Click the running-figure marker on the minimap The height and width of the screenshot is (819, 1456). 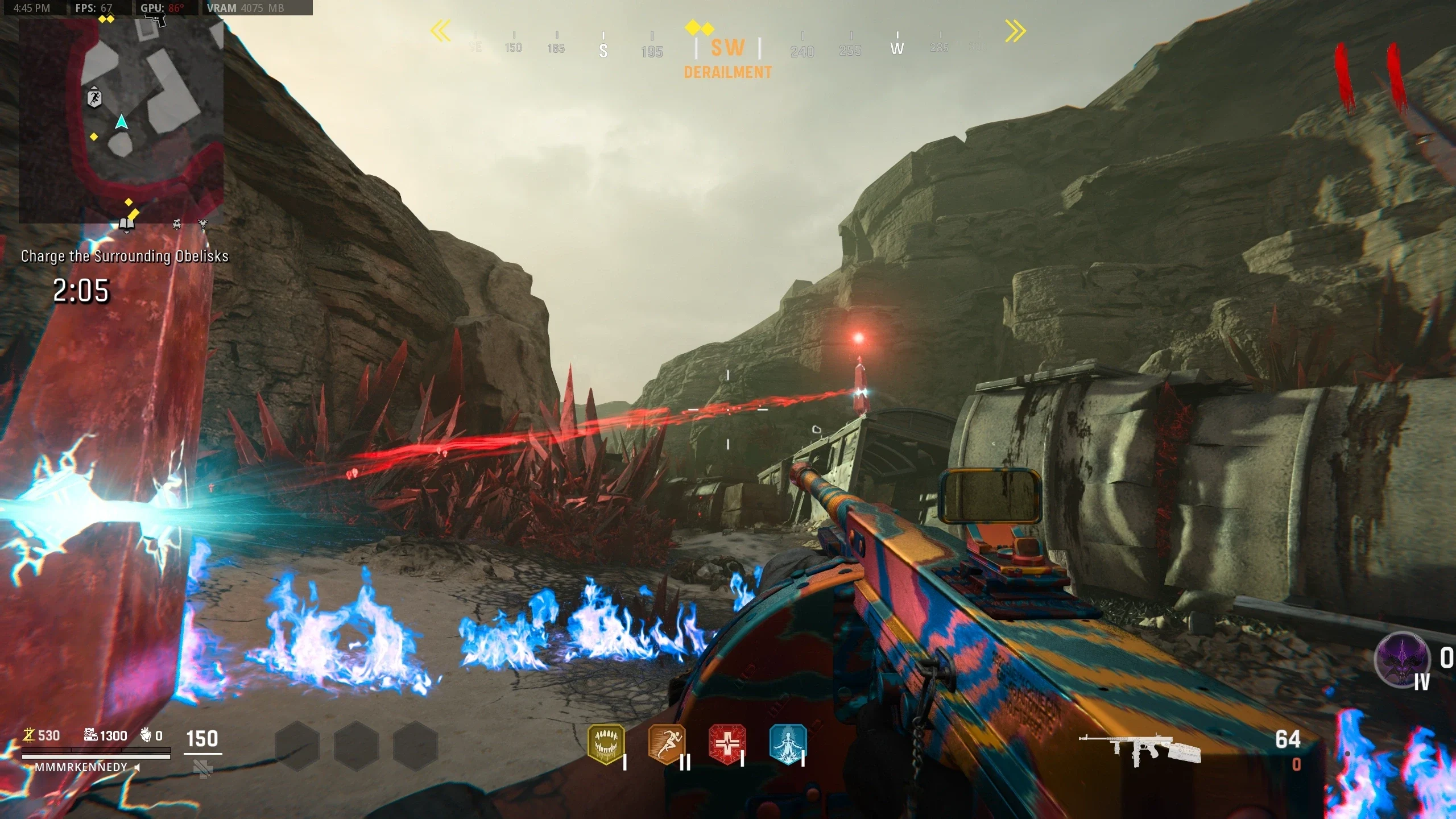pyautogui.click(x=94, y=98)
